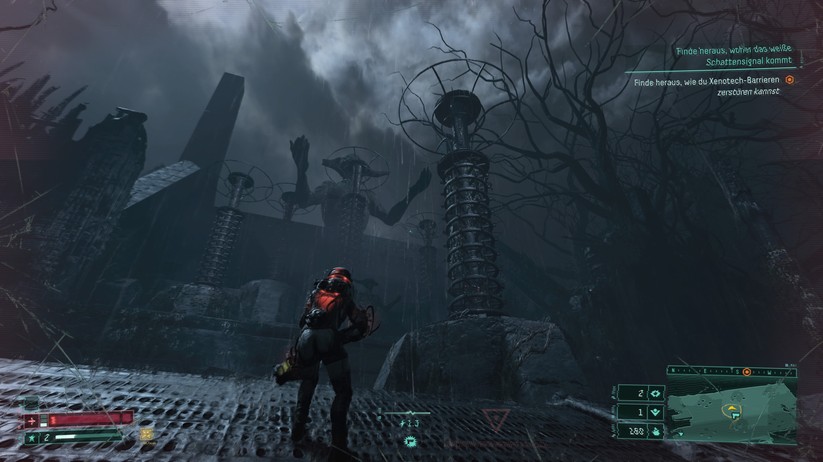The height and width of the screenshot is (462, 823).
Task: Select the ether resource icon with count 2
Action: click(x=654, y=392)
